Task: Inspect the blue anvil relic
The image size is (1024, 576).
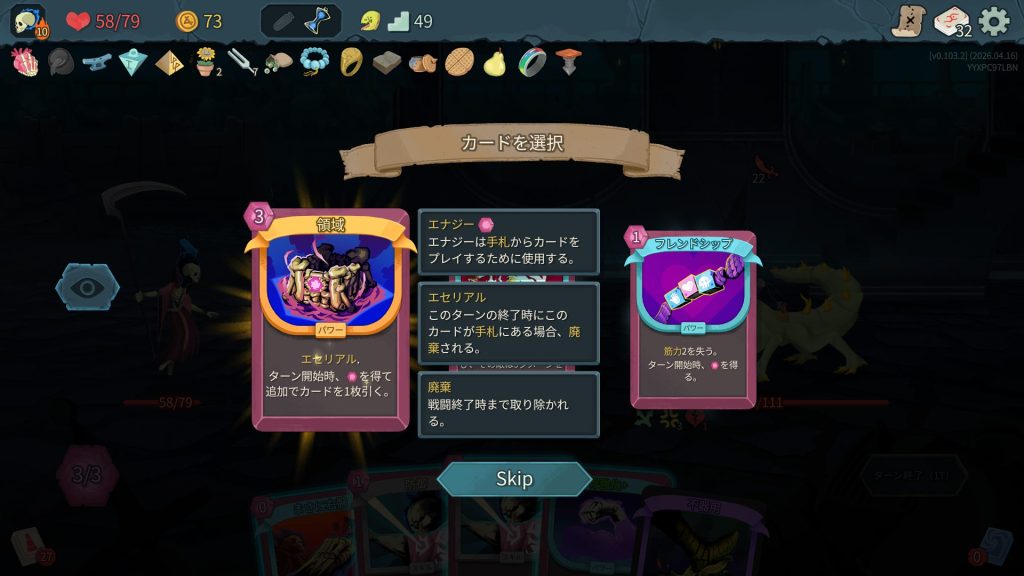Action: (96, 62)
